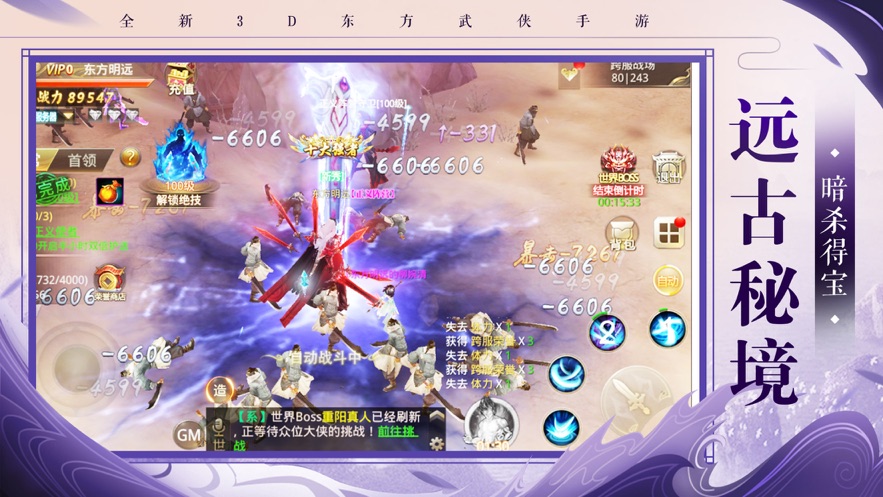Open the 造 crafting button

pos(220,392)
